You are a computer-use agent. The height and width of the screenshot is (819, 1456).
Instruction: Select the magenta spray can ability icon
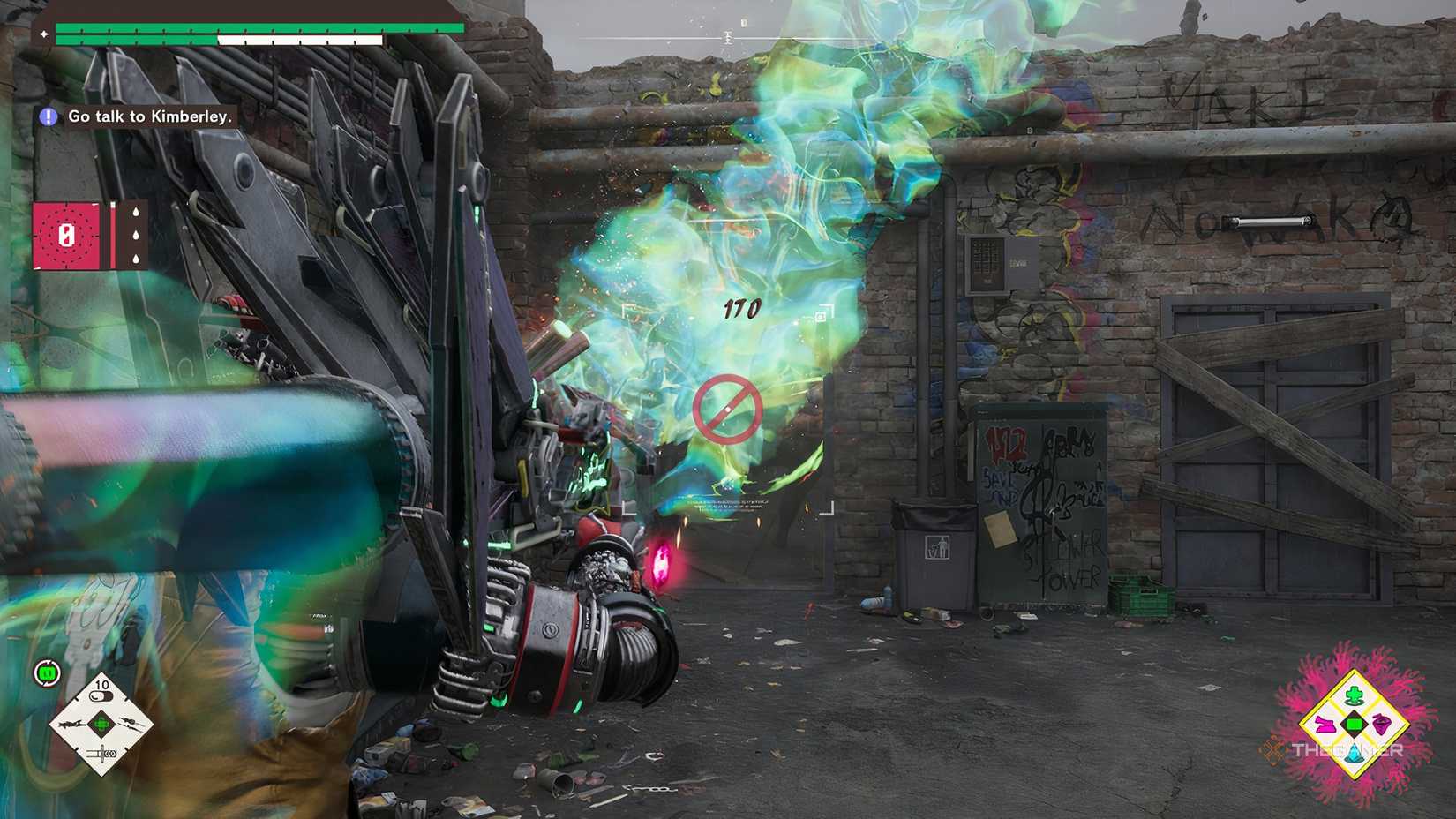point(1325,725)
